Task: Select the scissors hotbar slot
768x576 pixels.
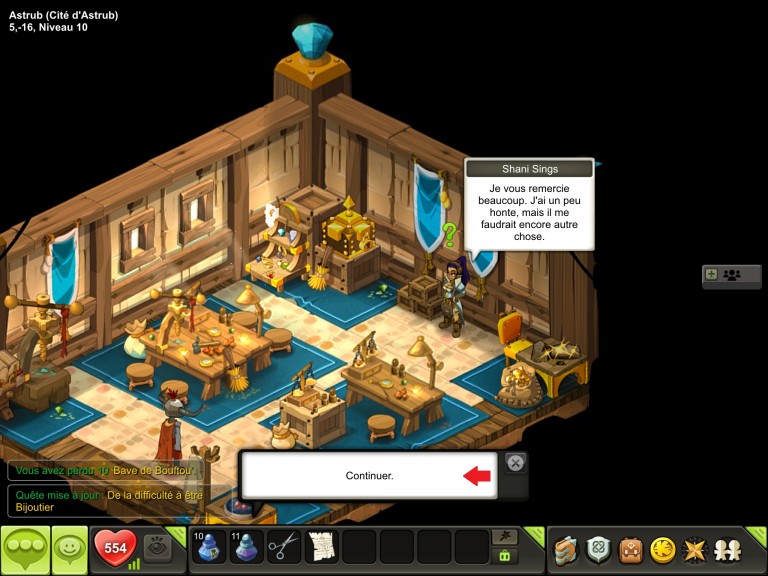Action: (284, 547)
